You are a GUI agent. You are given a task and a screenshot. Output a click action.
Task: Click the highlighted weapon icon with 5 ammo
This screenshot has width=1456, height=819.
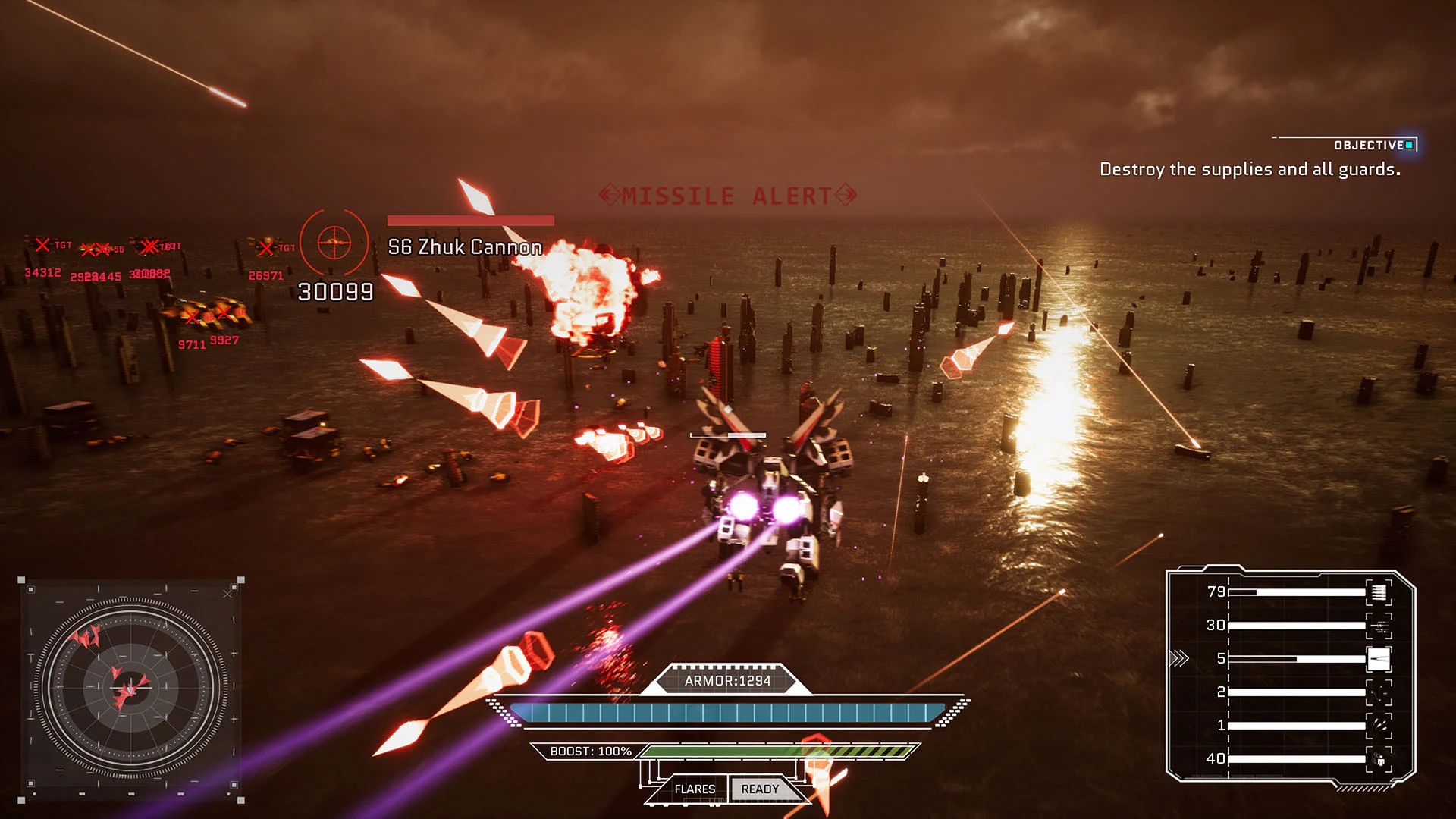point(1378,659)
